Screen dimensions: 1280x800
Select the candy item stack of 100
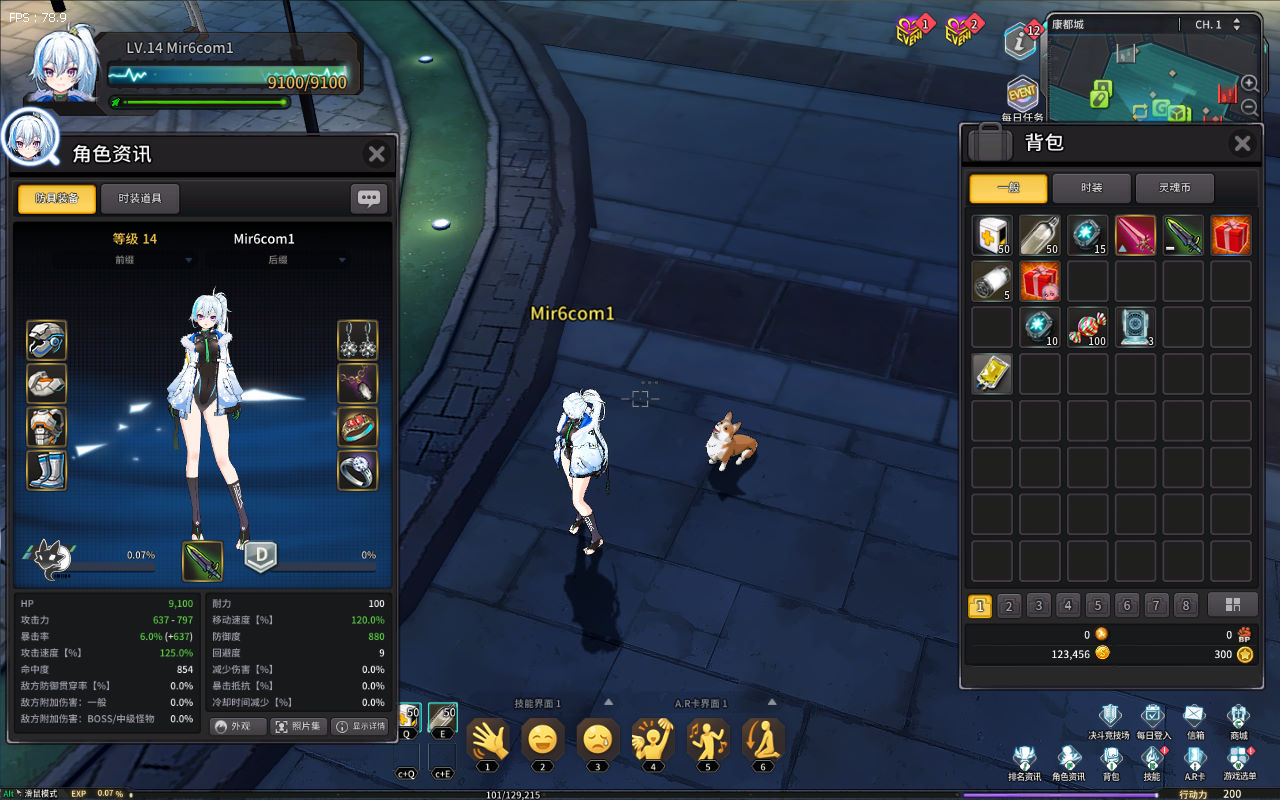1088,327
